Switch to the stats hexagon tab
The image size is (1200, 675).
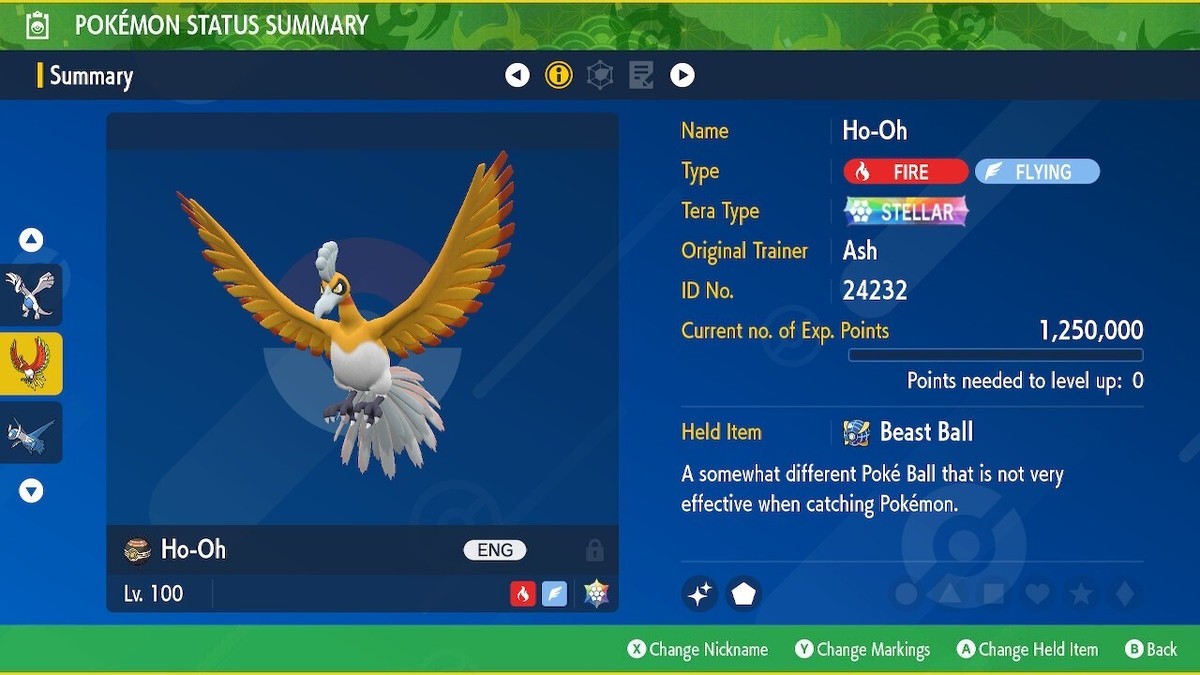pyautogui.click(x=600, y=75)
